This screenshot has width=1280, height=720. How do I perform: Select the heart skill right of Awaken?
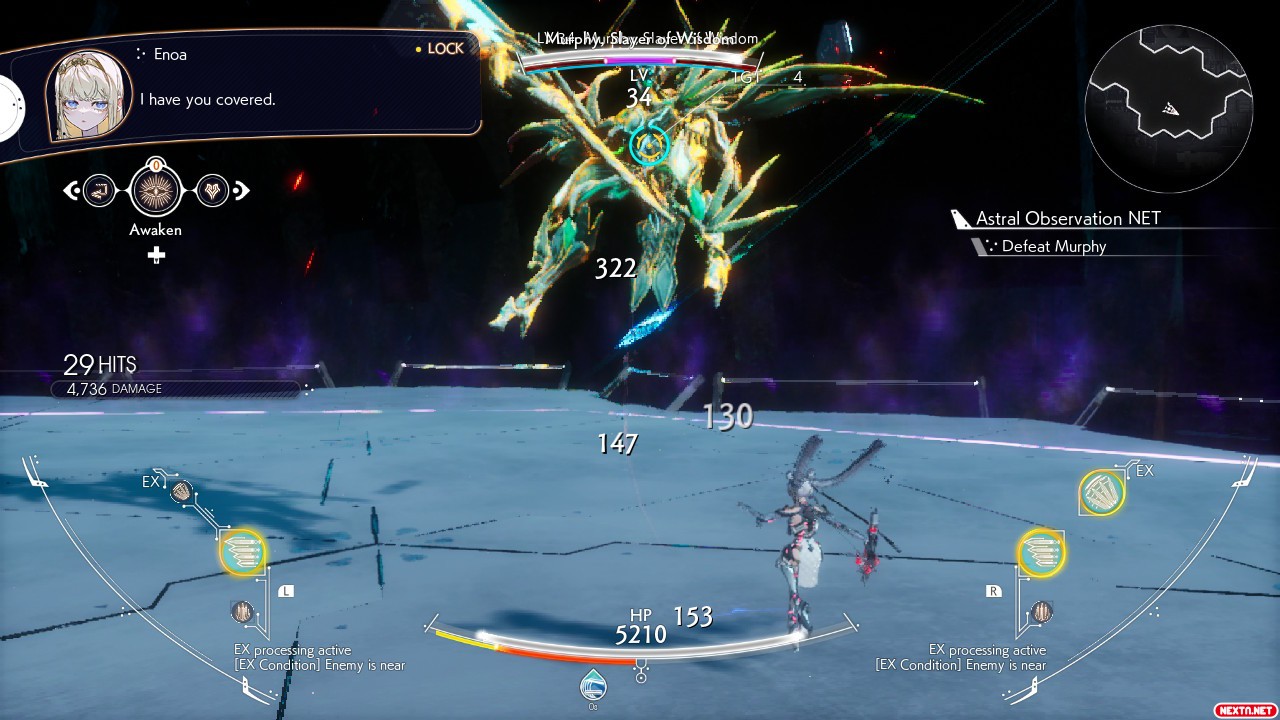(212, 189)
